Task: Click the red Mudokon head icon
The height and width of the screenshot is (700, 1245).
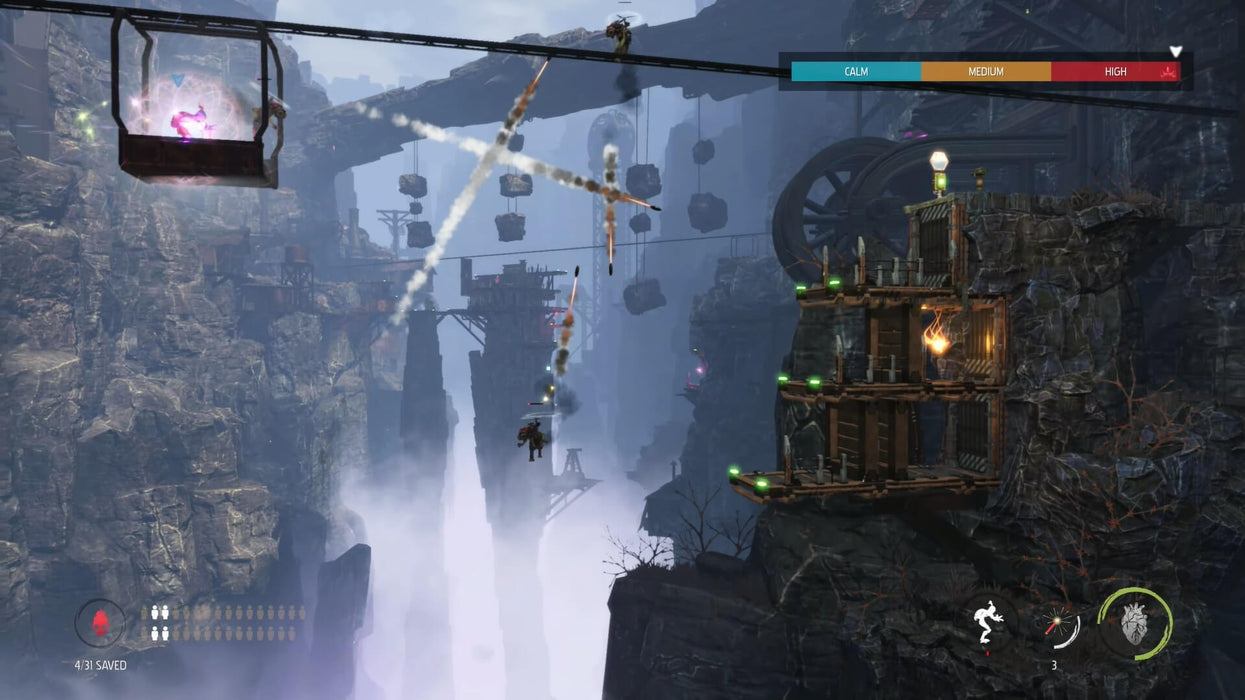Action: (x=100, y=624)
